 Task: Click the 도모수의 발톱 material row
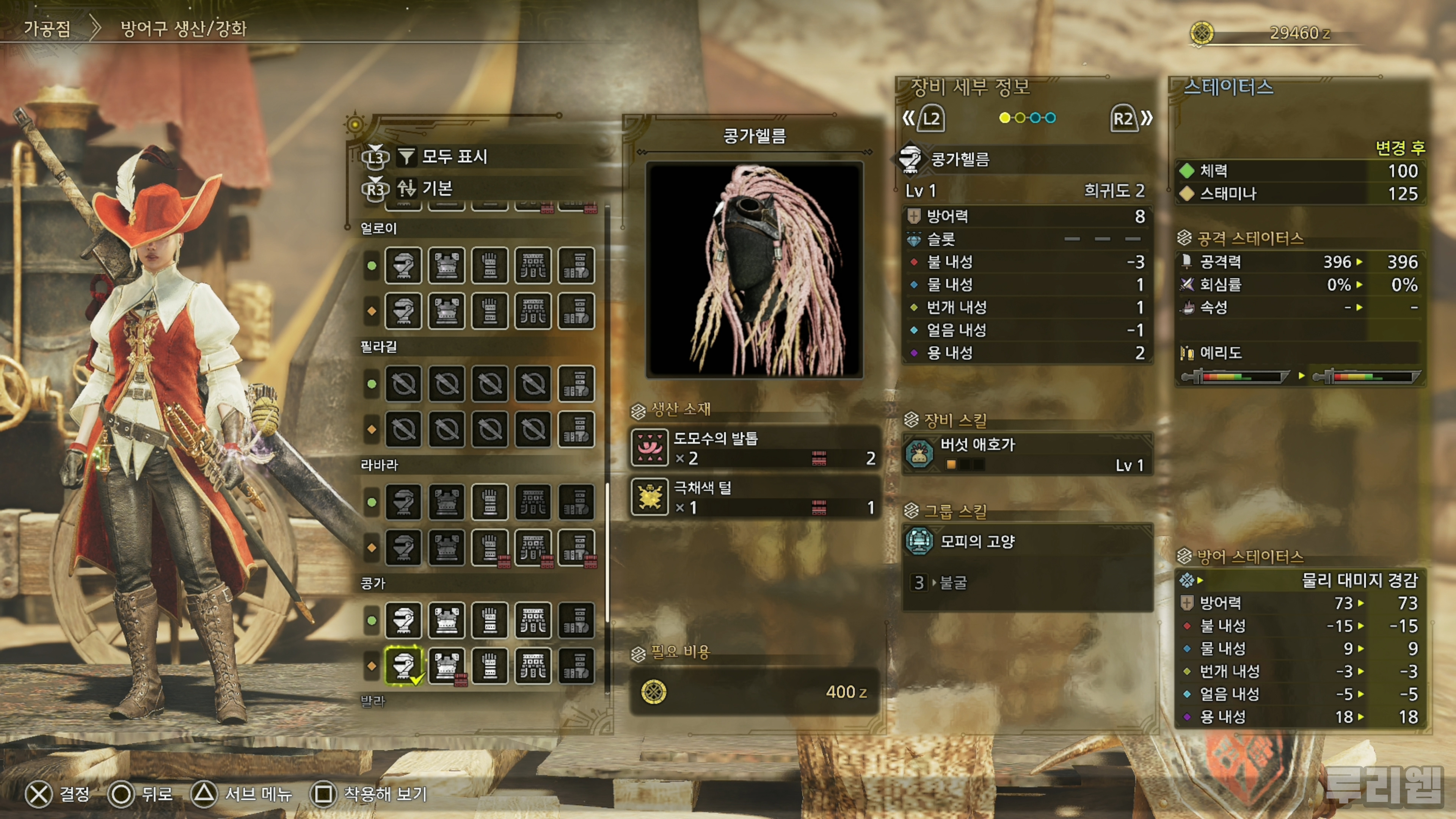(x=755, y=448)
